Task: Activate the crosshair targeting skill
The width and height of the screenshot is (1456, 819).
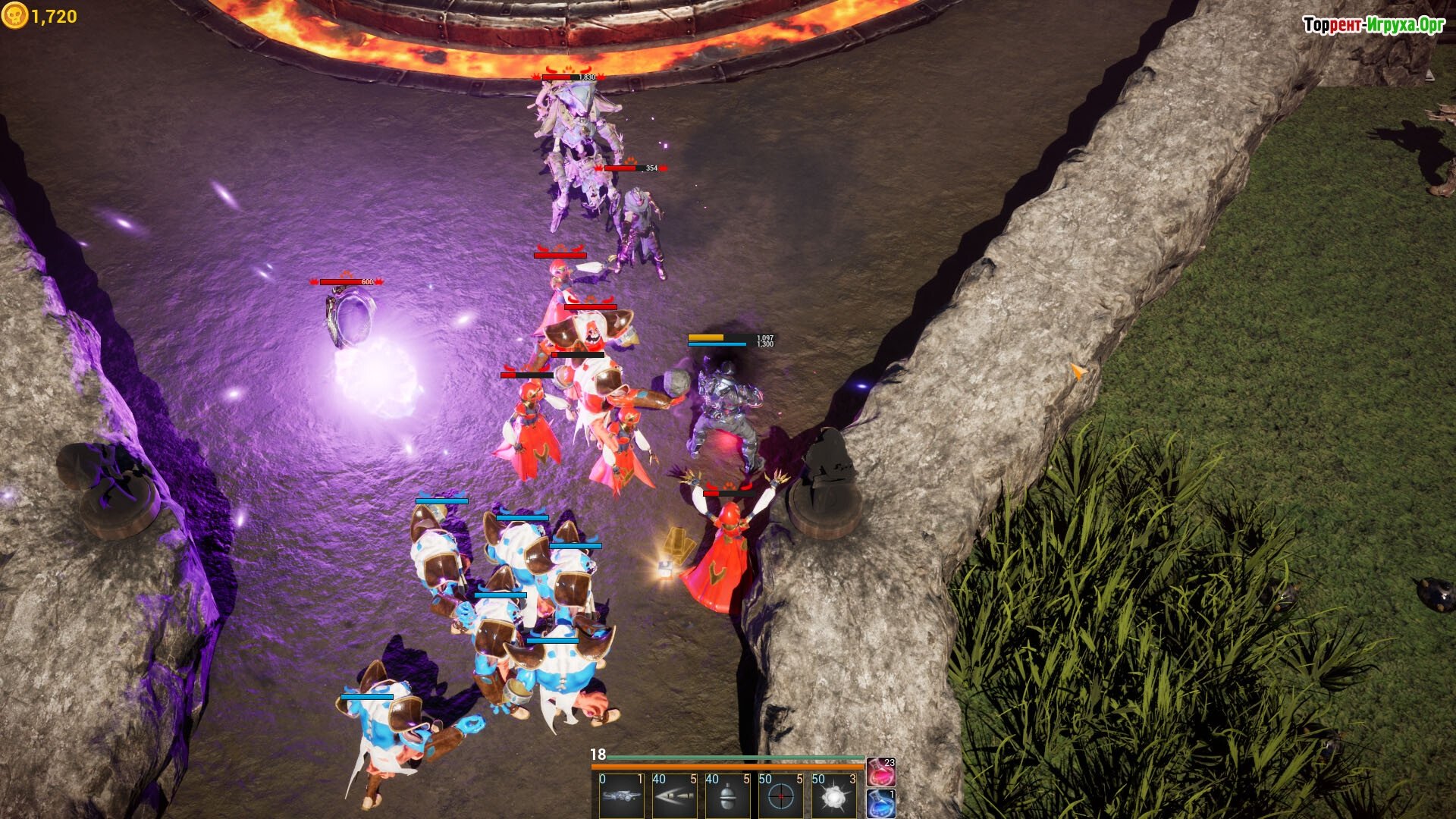Action: (x=780, y=796)
